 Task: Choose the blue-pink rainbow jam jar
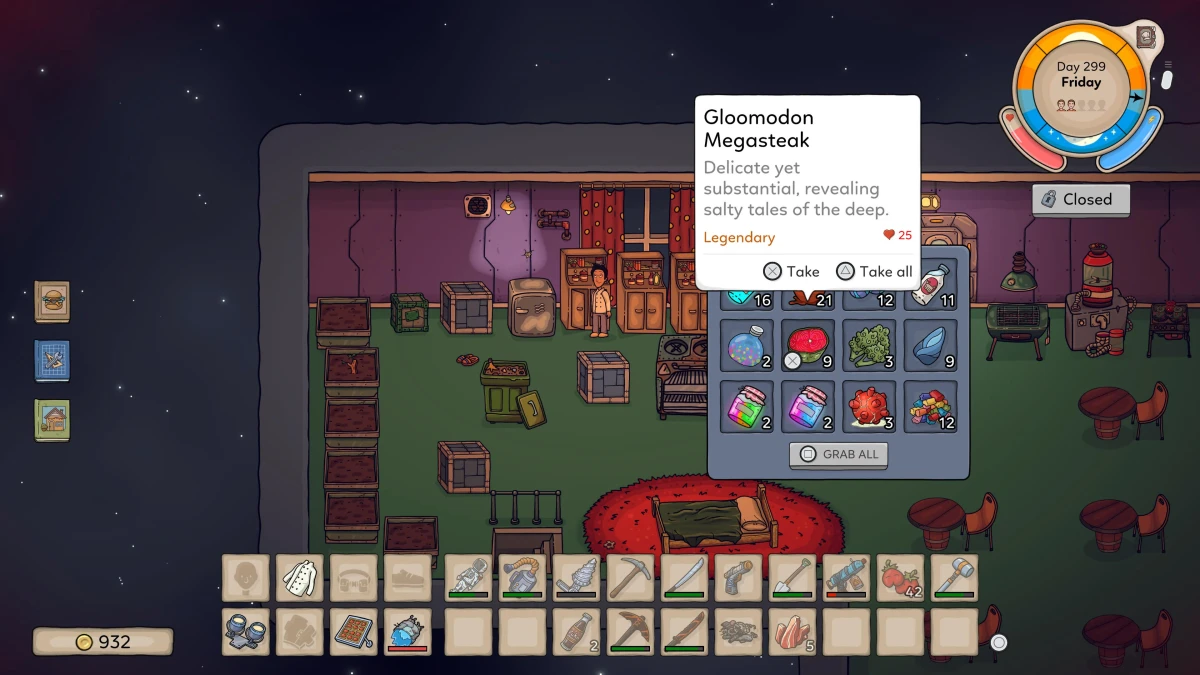pyautogui.click(x=808, y=406)
